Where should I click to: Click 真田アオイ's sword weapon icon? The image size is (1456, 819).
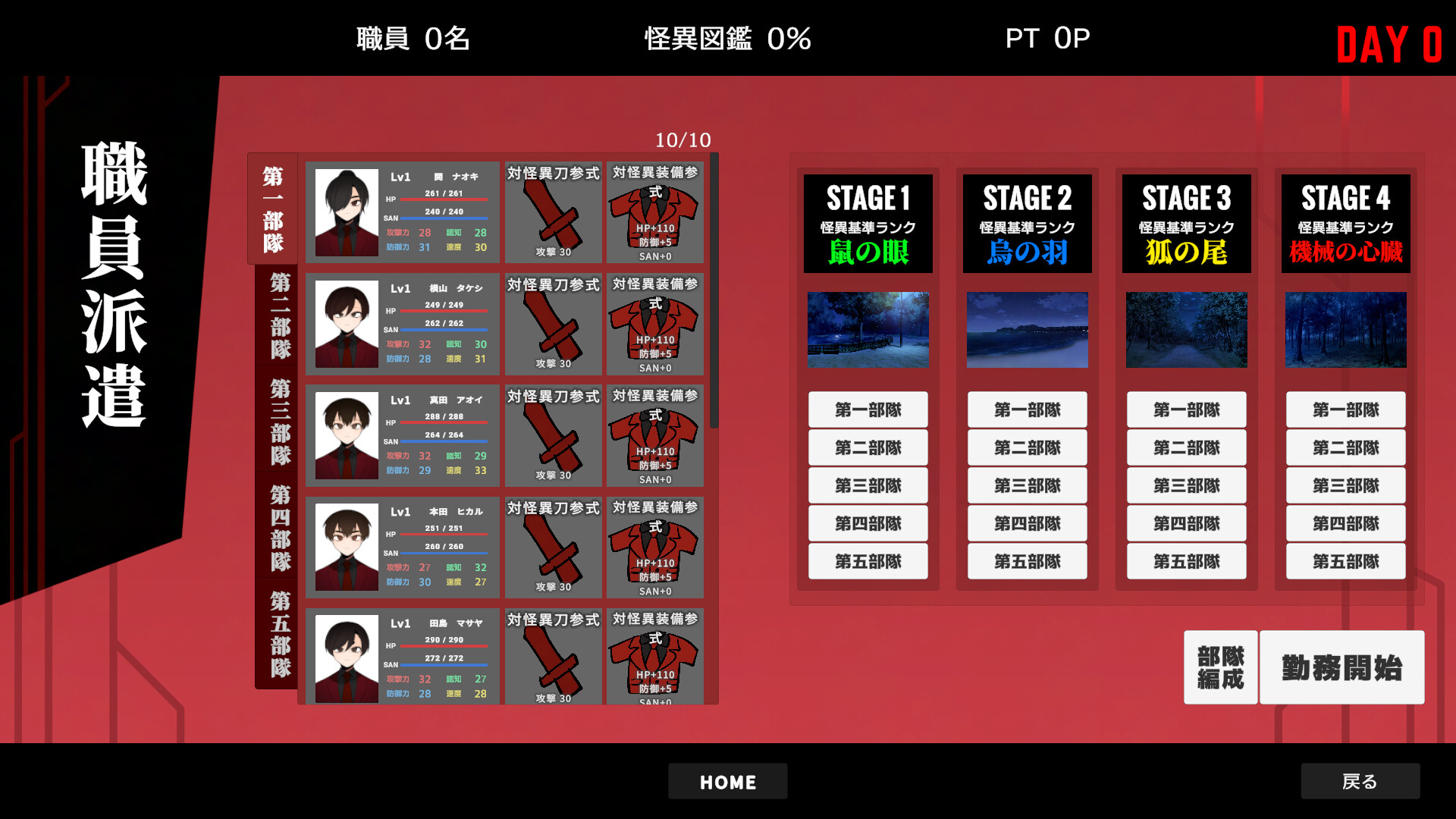[553, 436]
